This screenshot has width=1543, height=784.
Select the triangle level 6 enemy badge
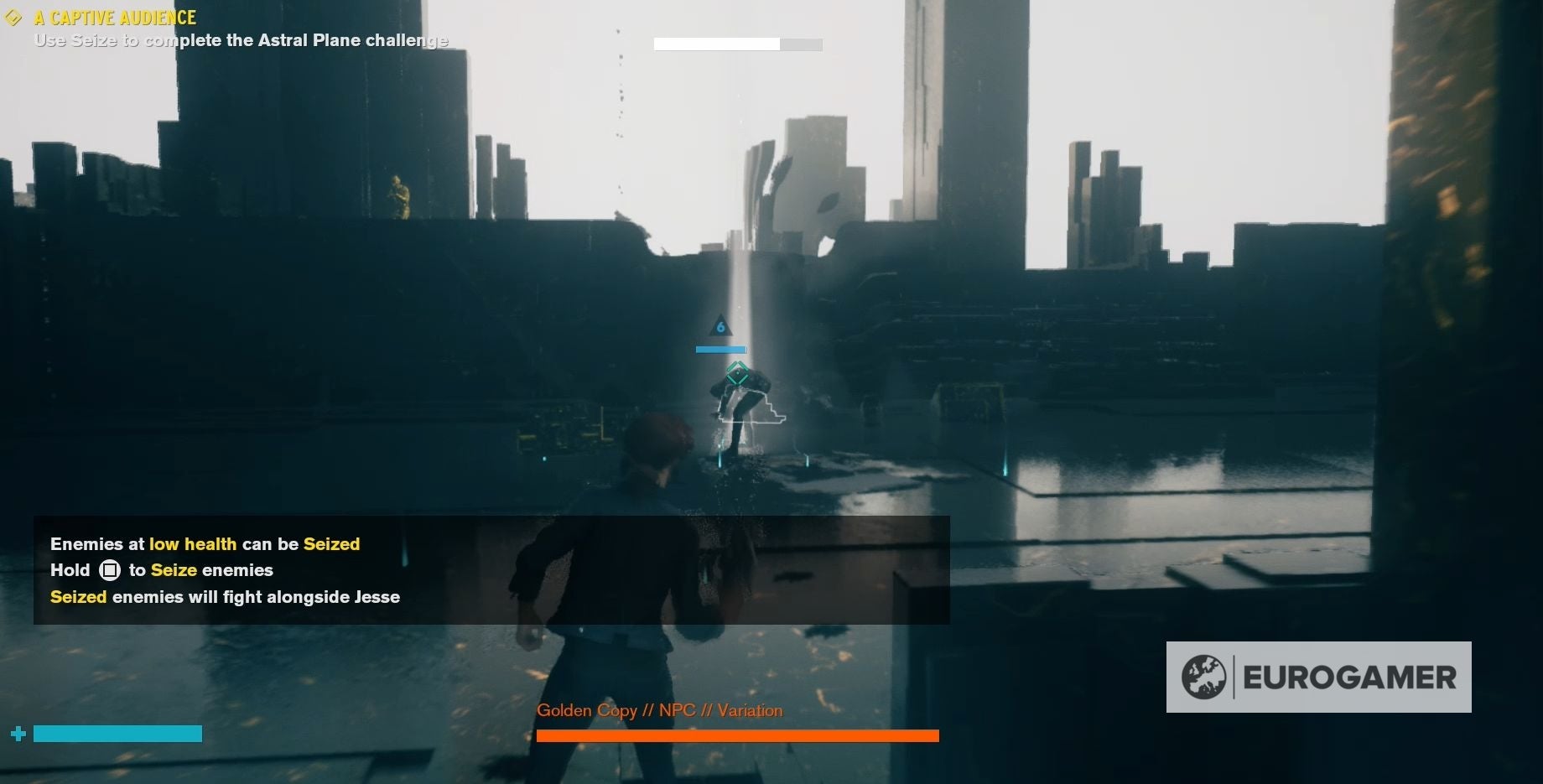click(x=720, y=327)
